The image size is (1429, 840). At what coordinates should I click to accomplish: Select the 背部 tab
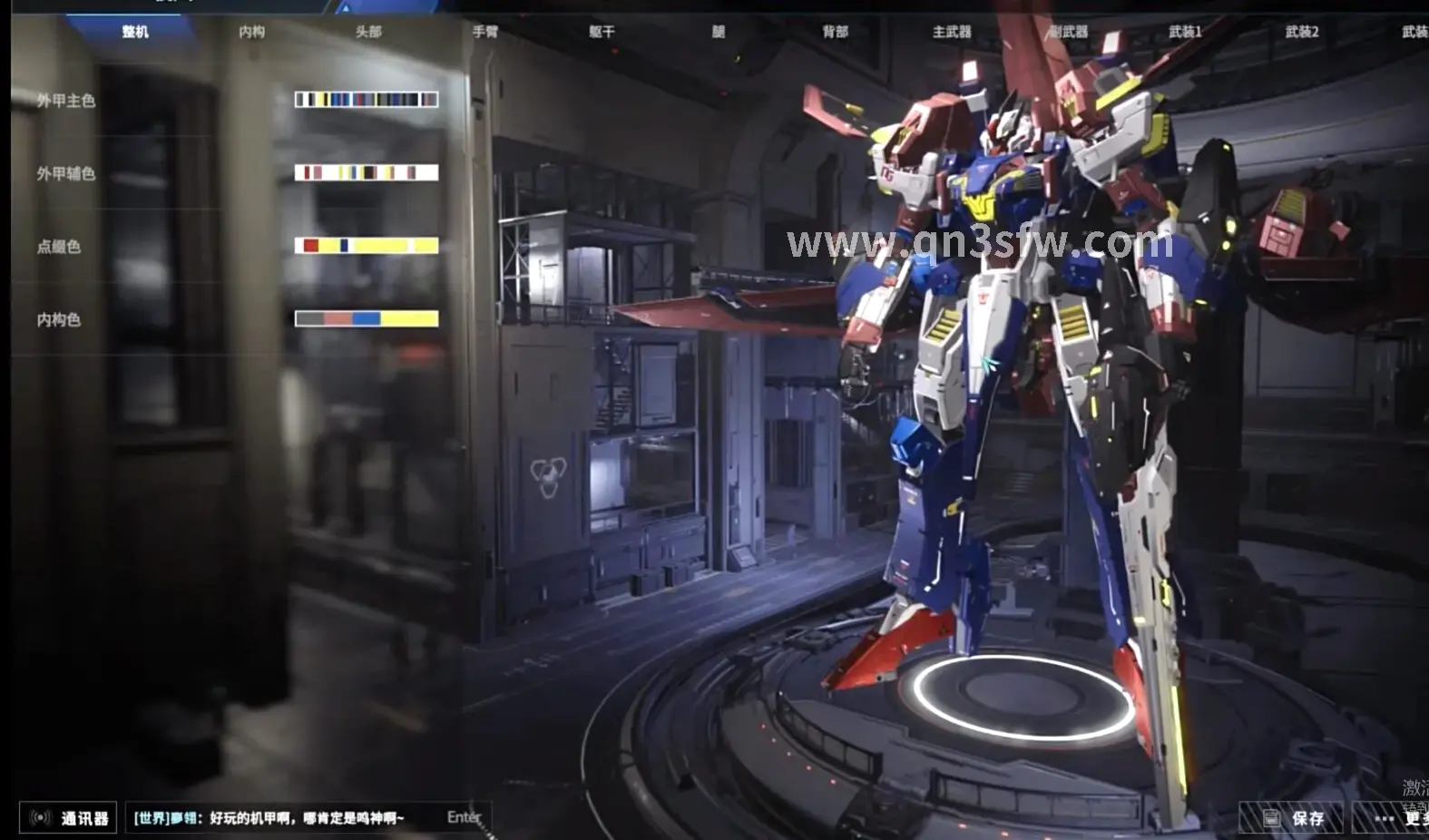pyautogui.click(x=835, y=32)
